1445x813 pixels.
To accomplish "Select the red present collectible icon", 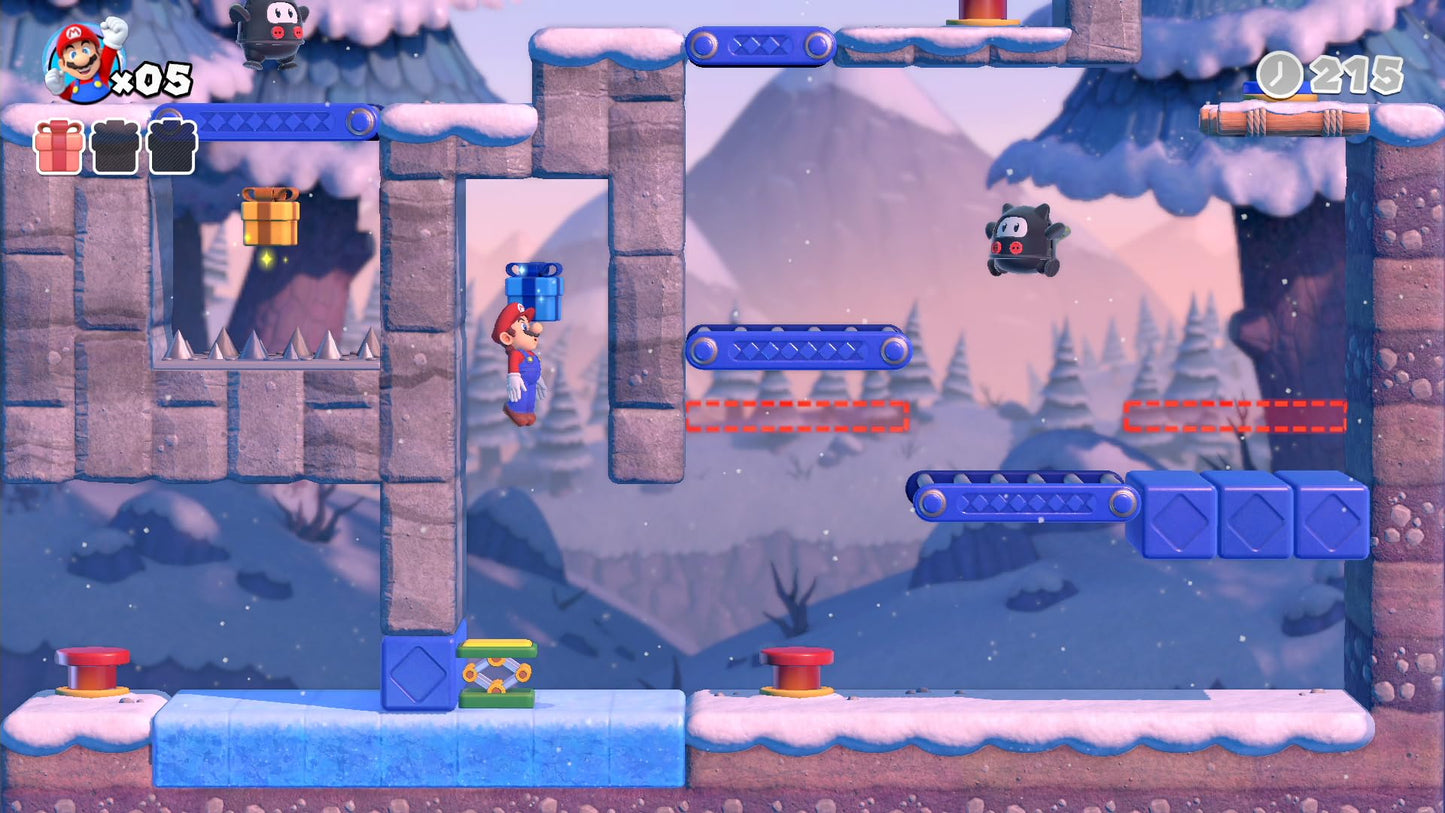I will click(x=58, y=146).
